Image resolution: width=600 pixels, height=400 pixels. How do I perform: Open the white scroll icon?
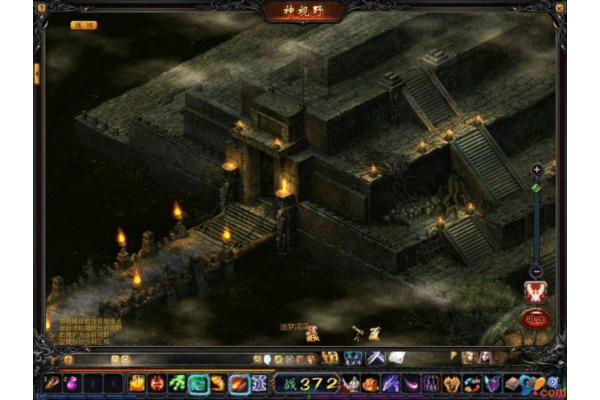click(x=396, y=358)
